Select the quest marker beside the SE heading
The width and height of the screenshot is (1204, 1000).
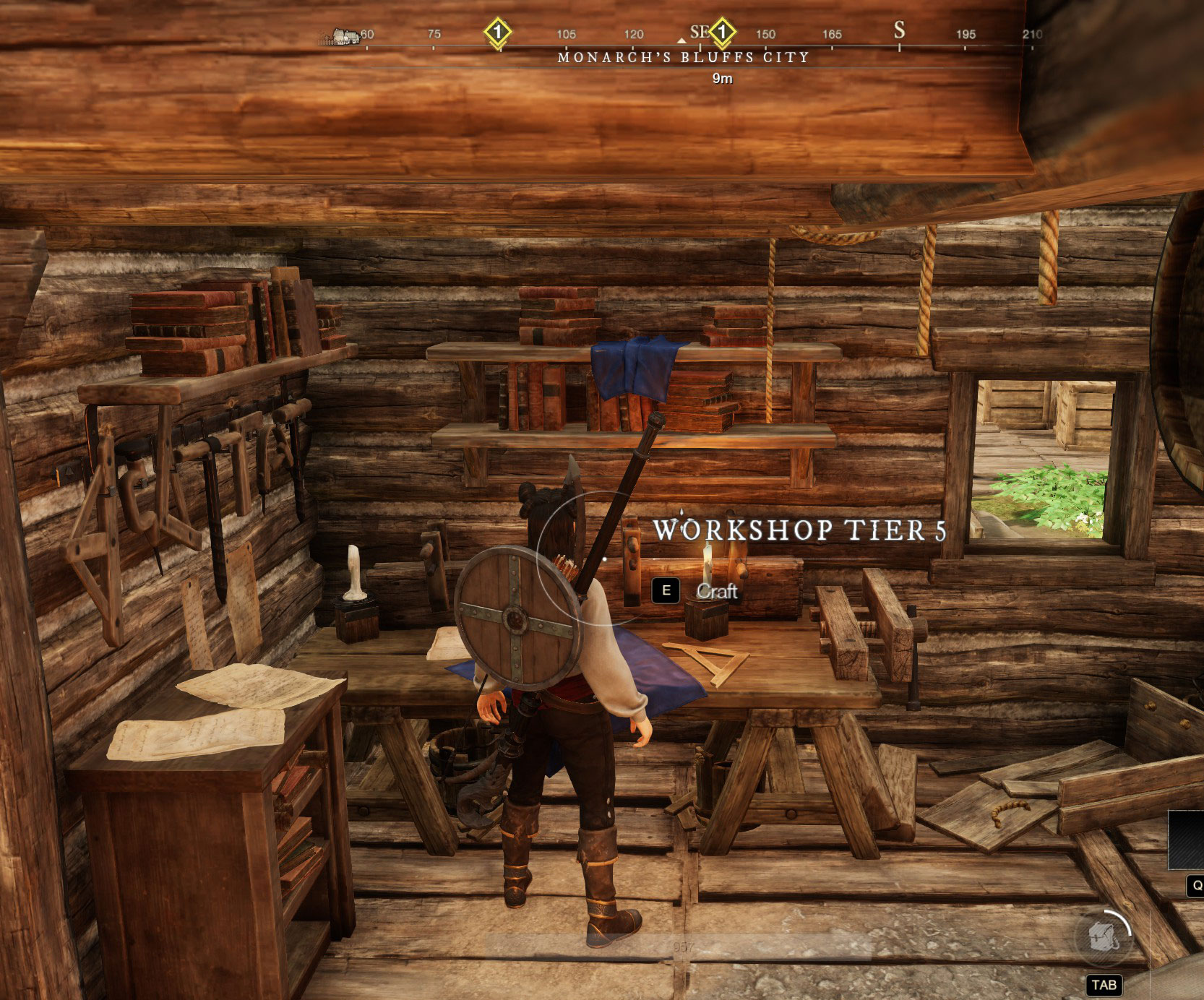(x=722, y=32)
